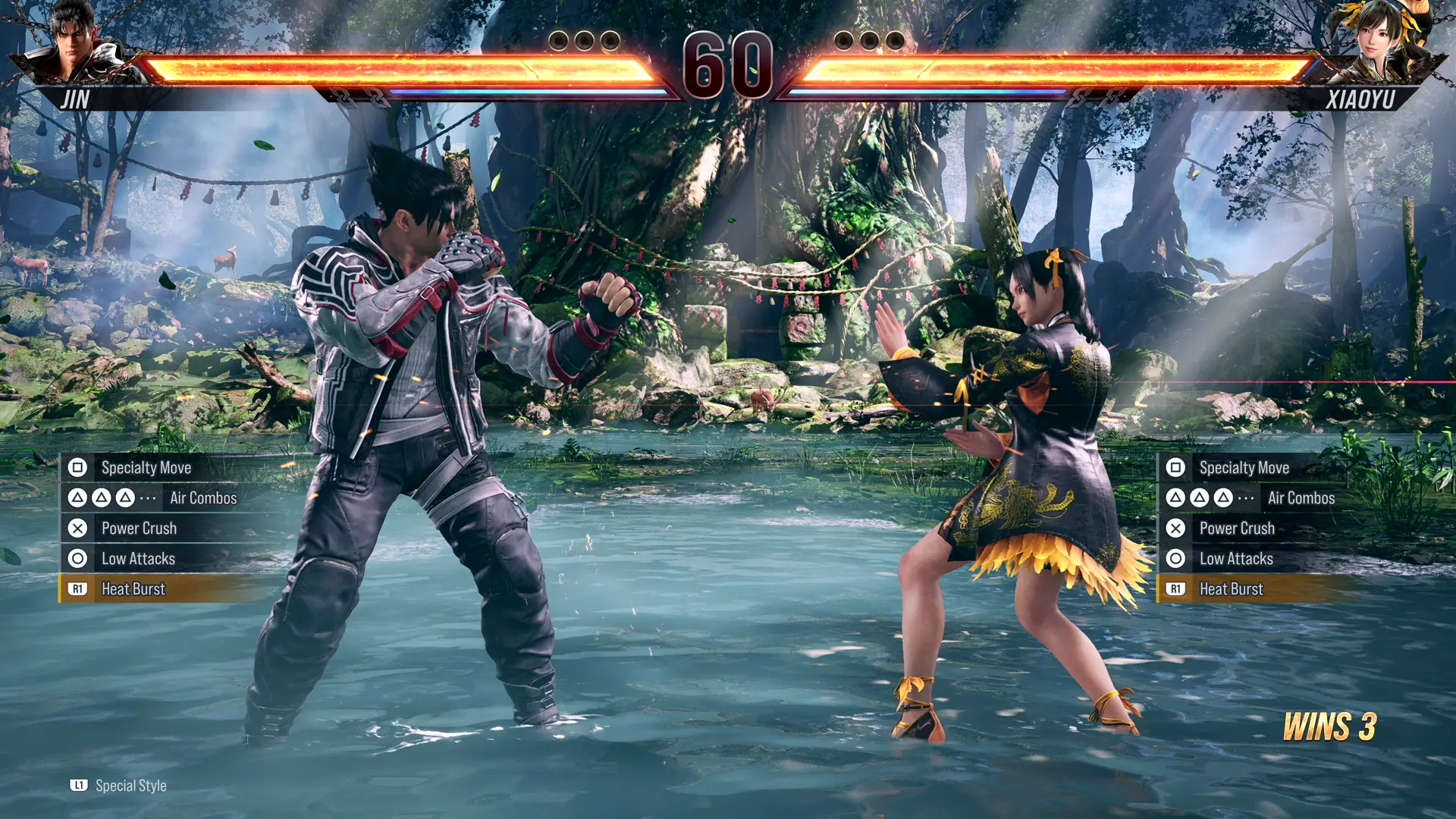This screenshot has height=819, width=1456.
Task: Click the X Power Crush icon on right panel
Action: click(1175, 529)
